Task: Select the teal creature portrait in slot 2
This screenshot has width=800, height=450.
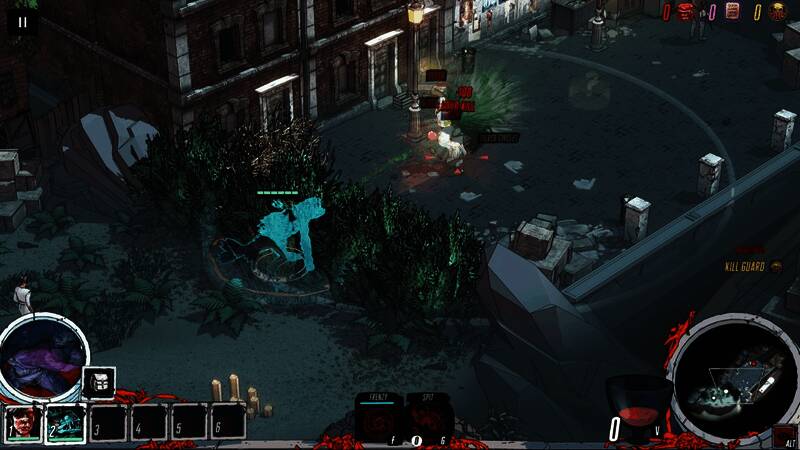Action: 66,421
